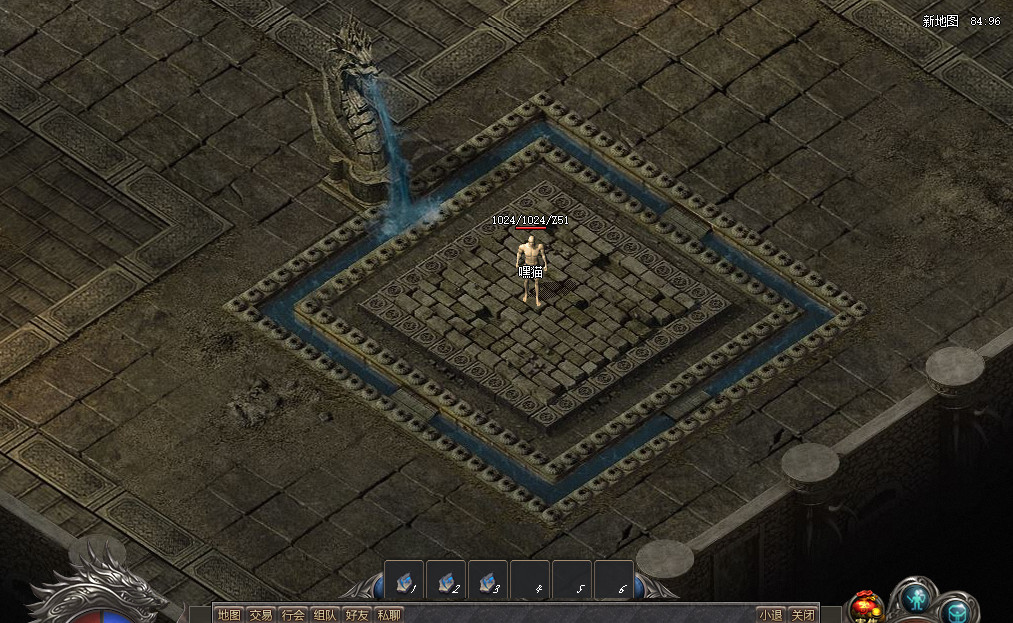Click the 交易 trade button
This screenshot has height=623, width=1013.
(261, 615)
